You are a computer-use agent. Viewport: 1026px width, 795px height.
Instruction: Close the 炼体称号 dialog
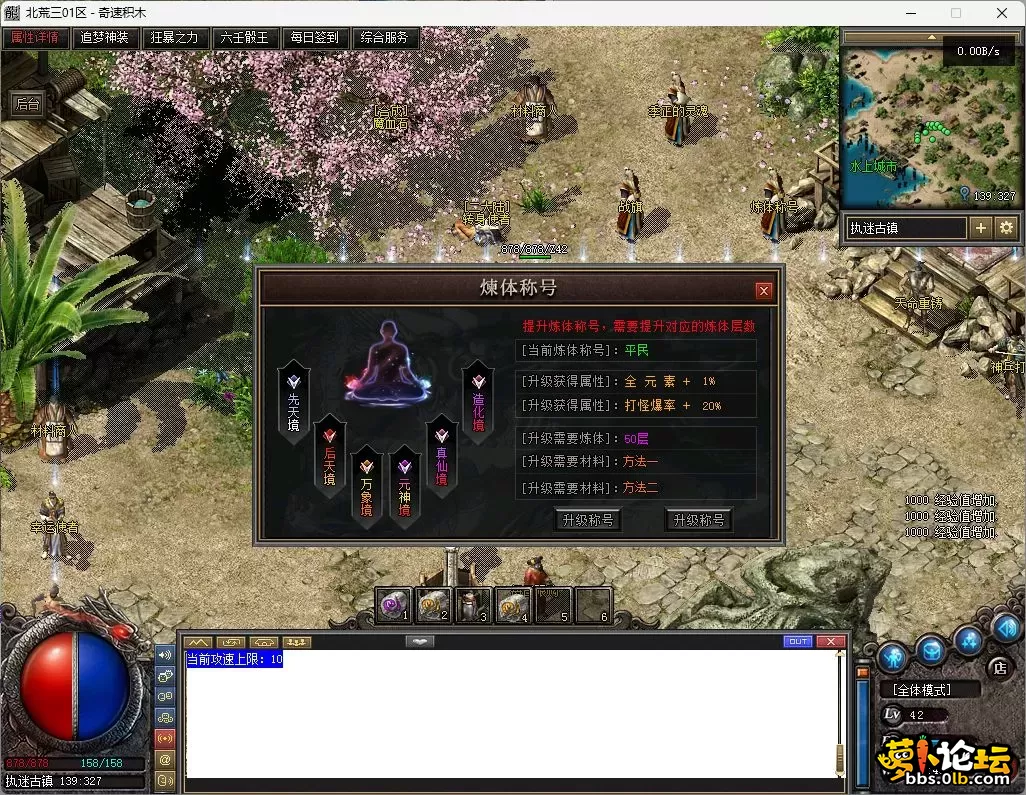pos(764,291)
